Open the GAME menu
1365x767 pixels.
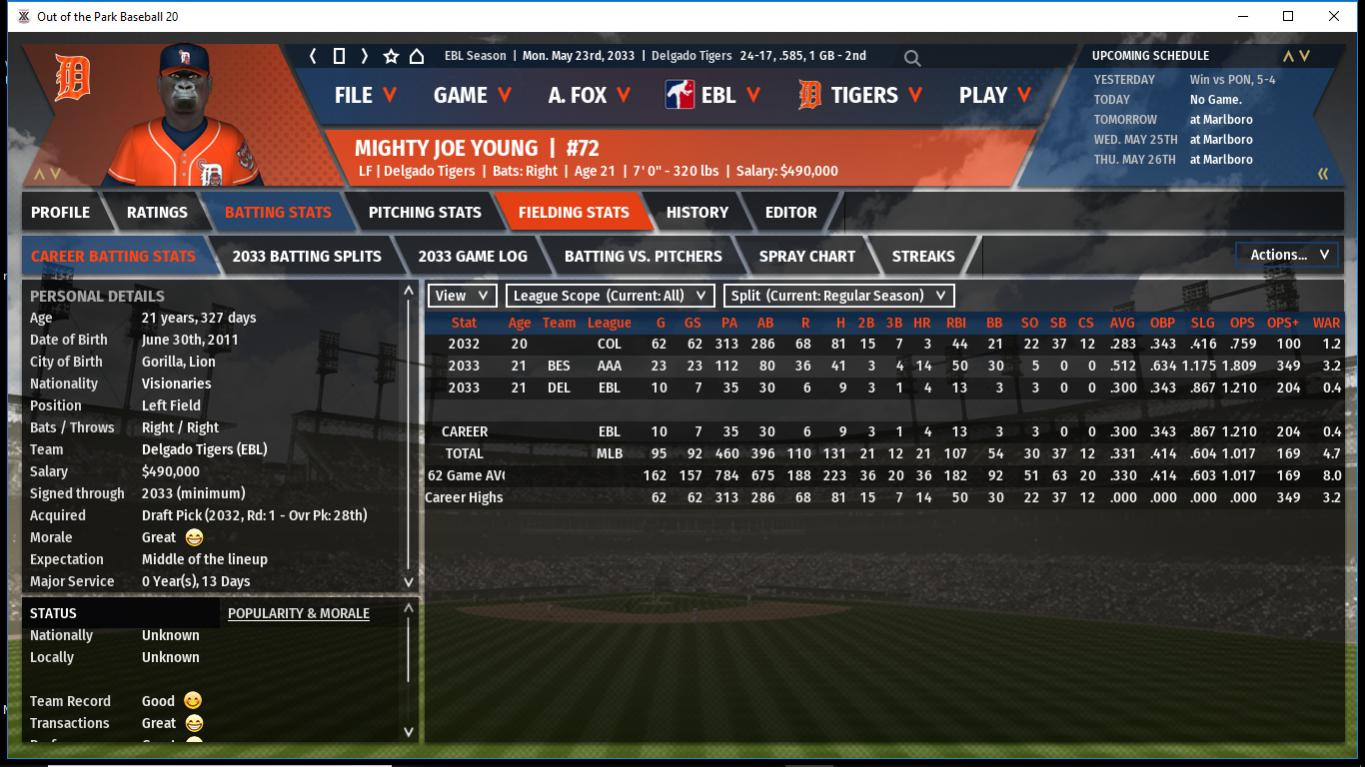(x=472, y=95)
